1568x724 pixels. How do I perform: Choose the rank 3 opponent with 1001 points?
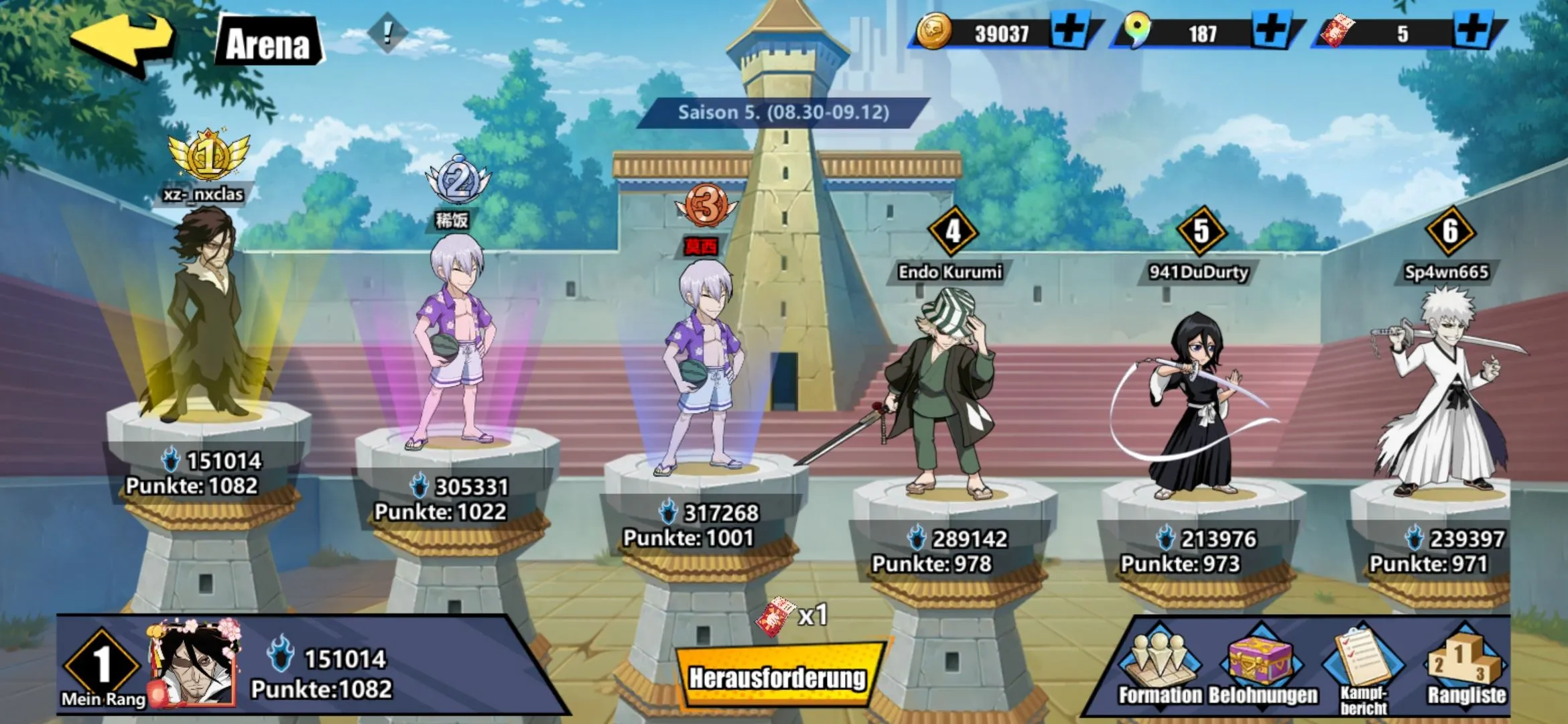point(704,369)
